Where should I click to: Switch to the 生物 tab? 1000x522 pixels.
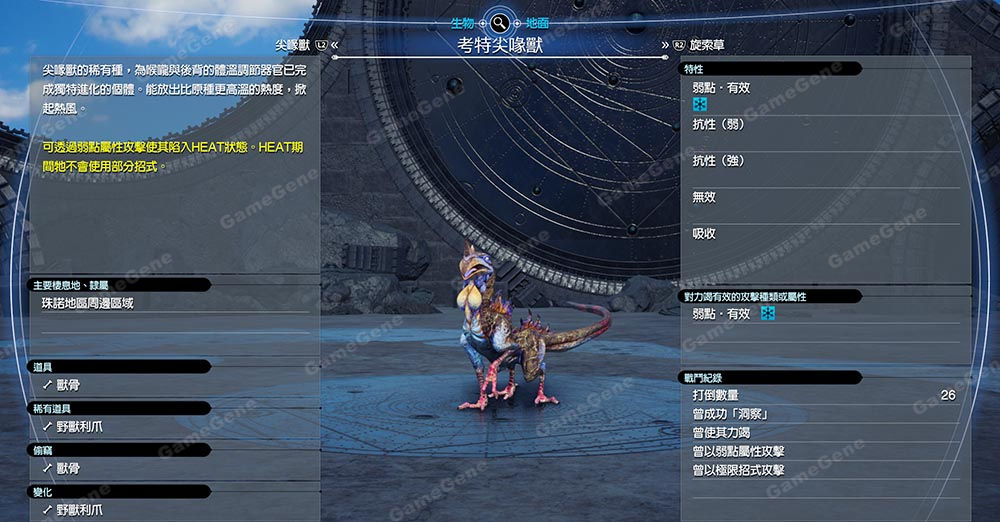point(461,21)
